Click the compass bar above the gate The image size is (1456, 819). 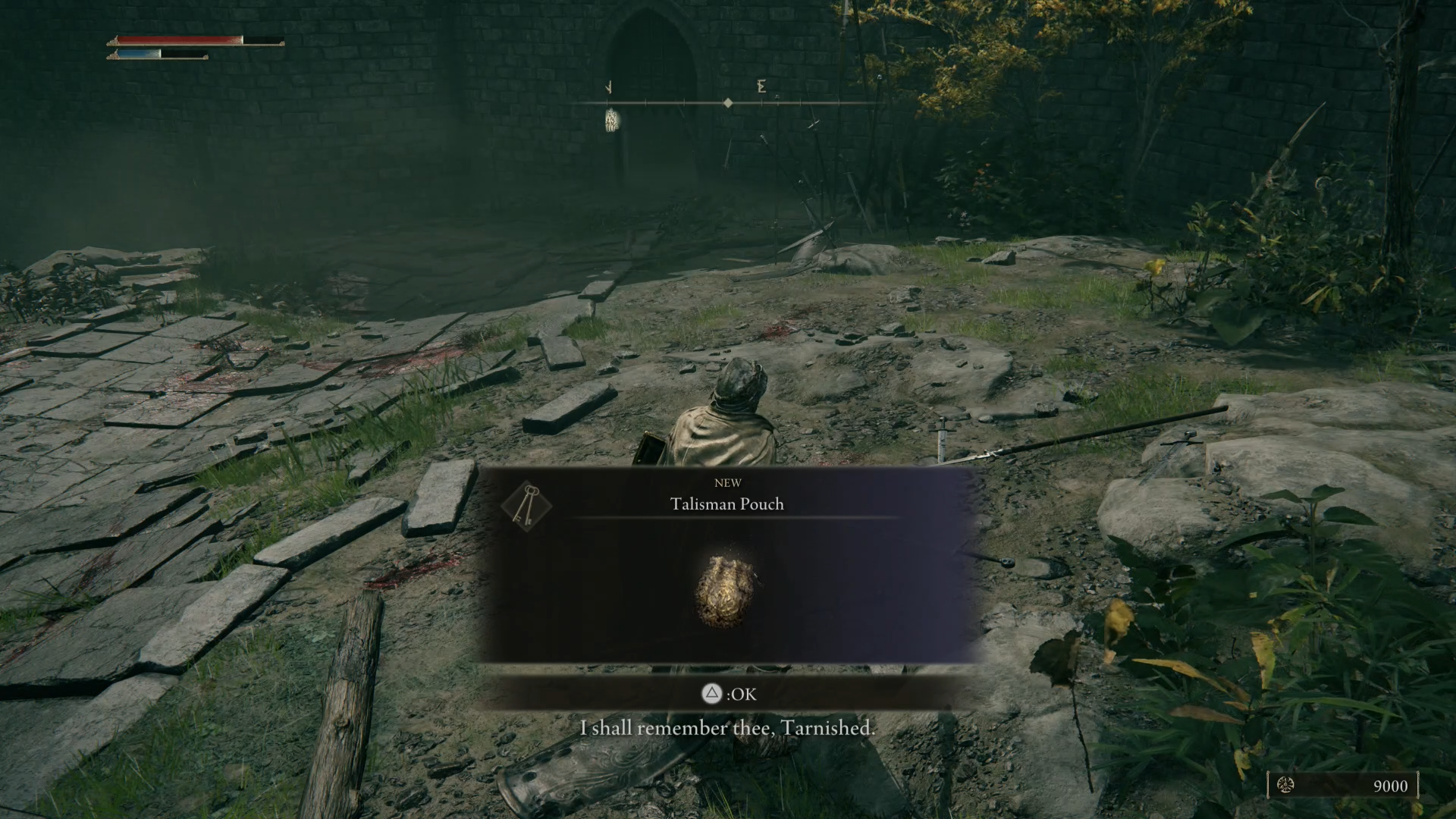click(726, 102)
